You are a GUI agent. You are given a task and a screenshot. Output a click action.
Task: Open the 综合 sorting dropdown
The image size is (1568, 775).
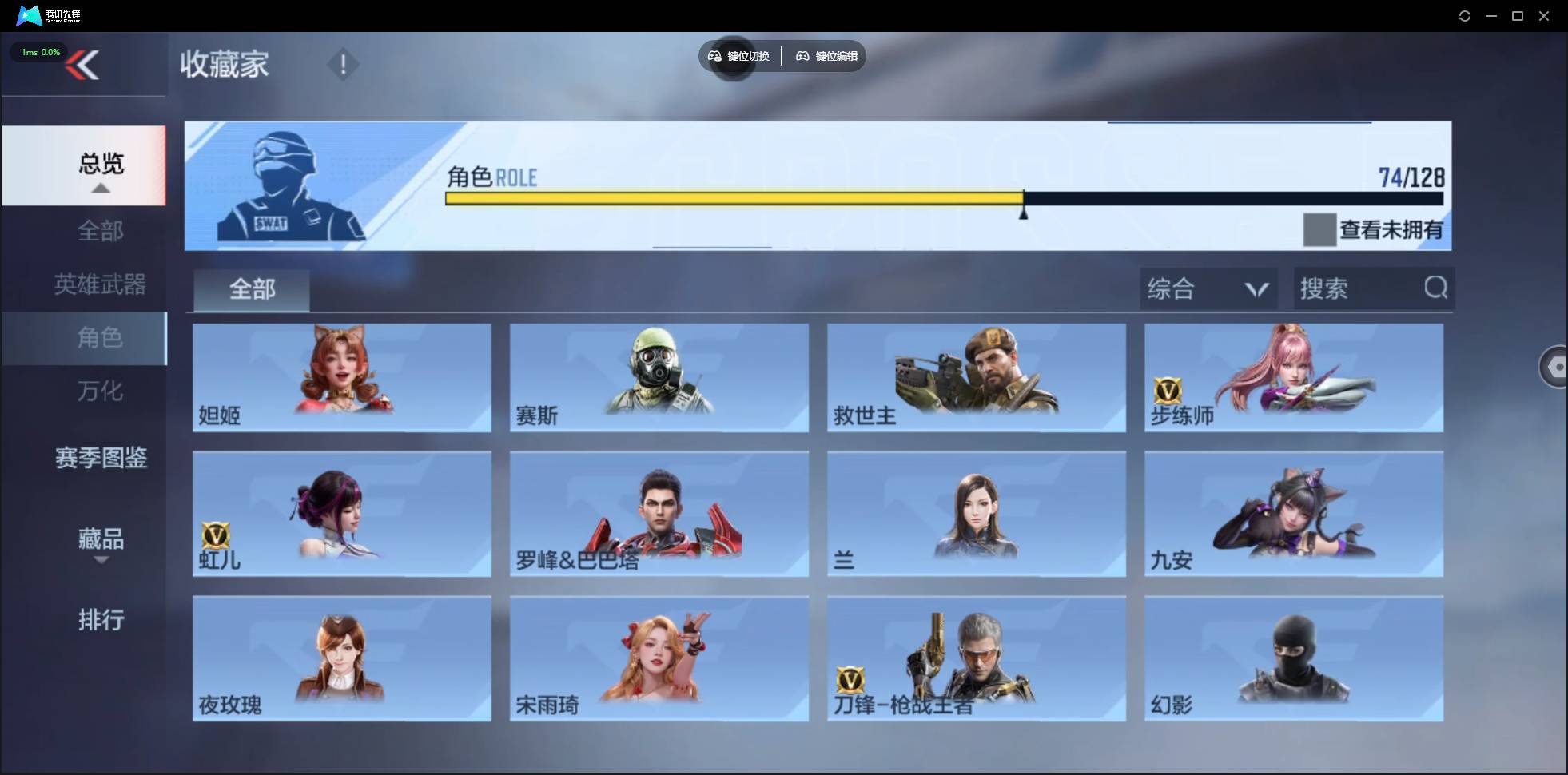click(x=1207, y=288)
